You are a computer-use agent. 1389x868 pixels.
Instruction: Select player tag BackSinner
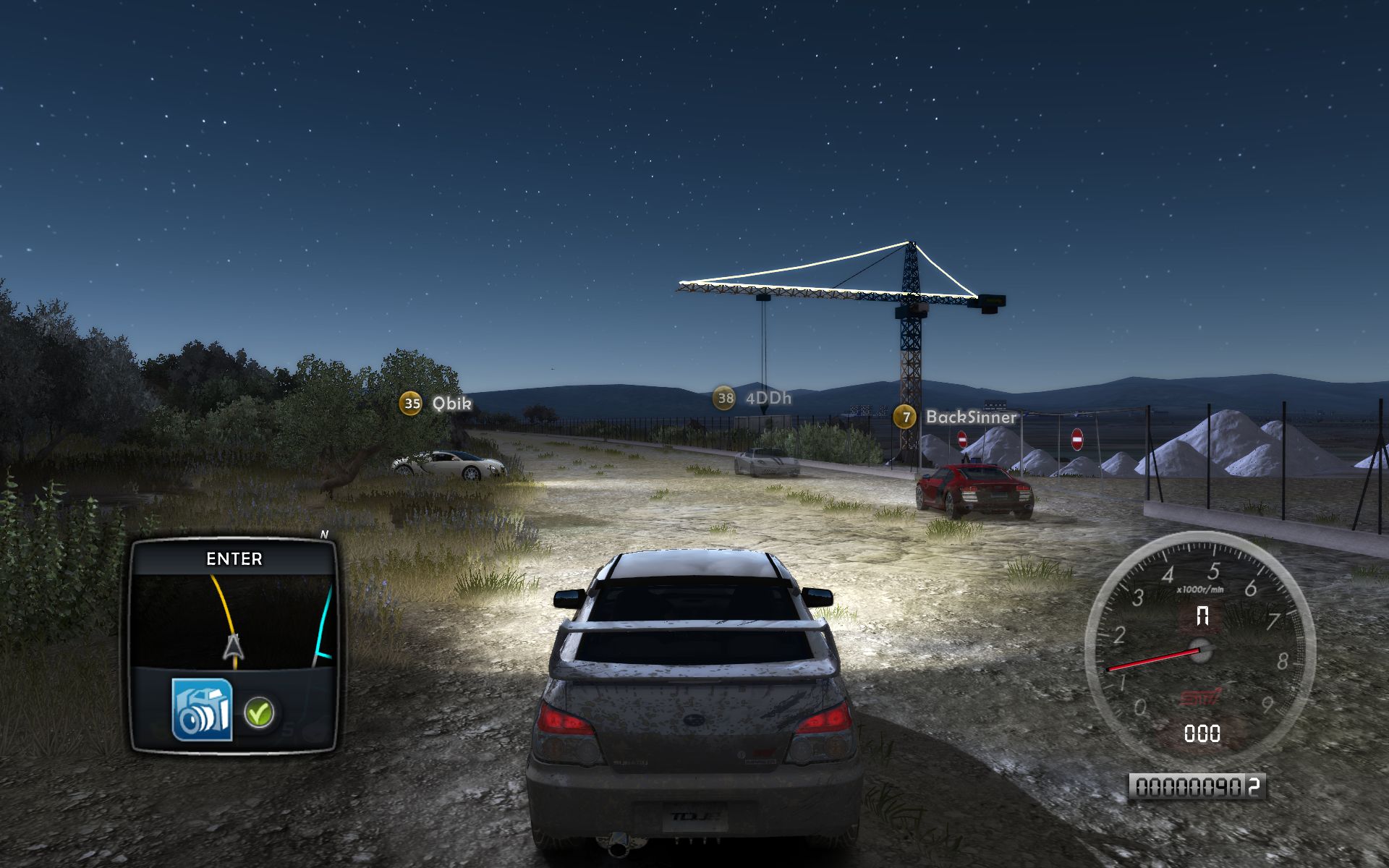pos(956,417)
